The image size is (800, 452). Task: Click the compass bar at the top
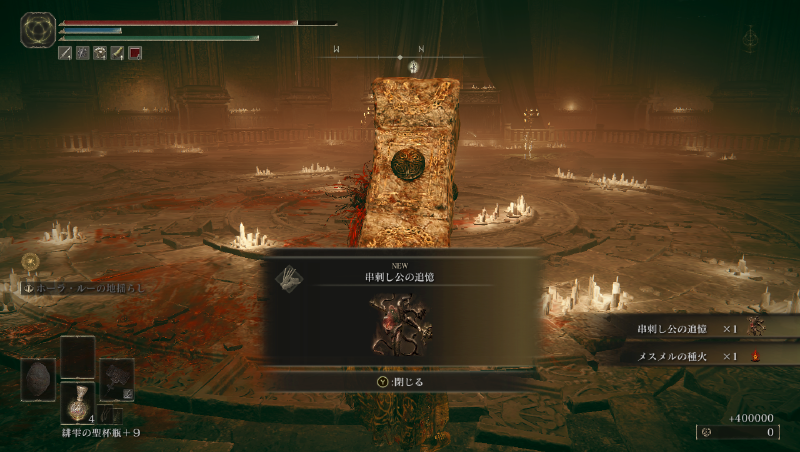400,56
